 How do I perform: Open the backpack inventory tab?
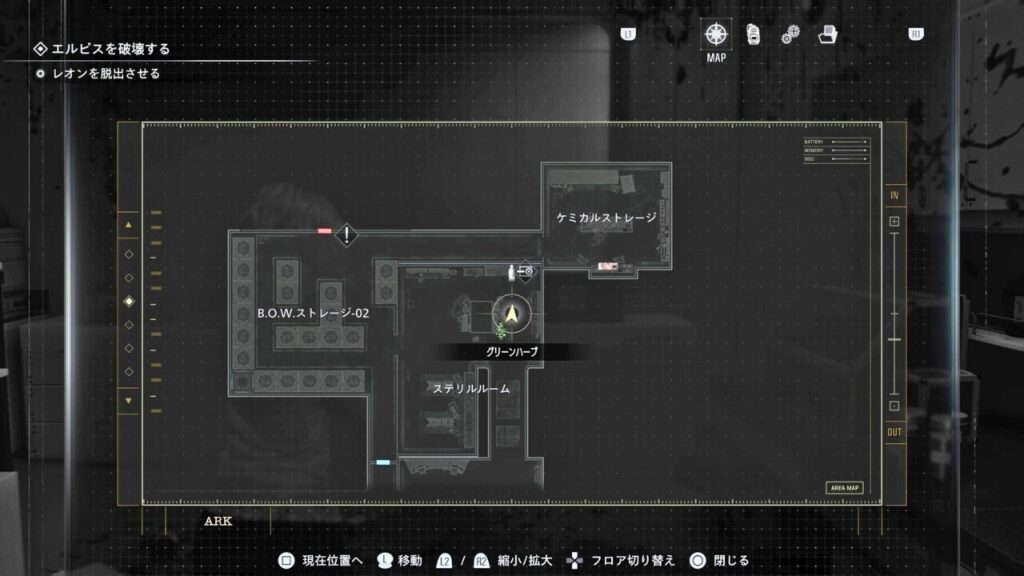coord(754,34)
